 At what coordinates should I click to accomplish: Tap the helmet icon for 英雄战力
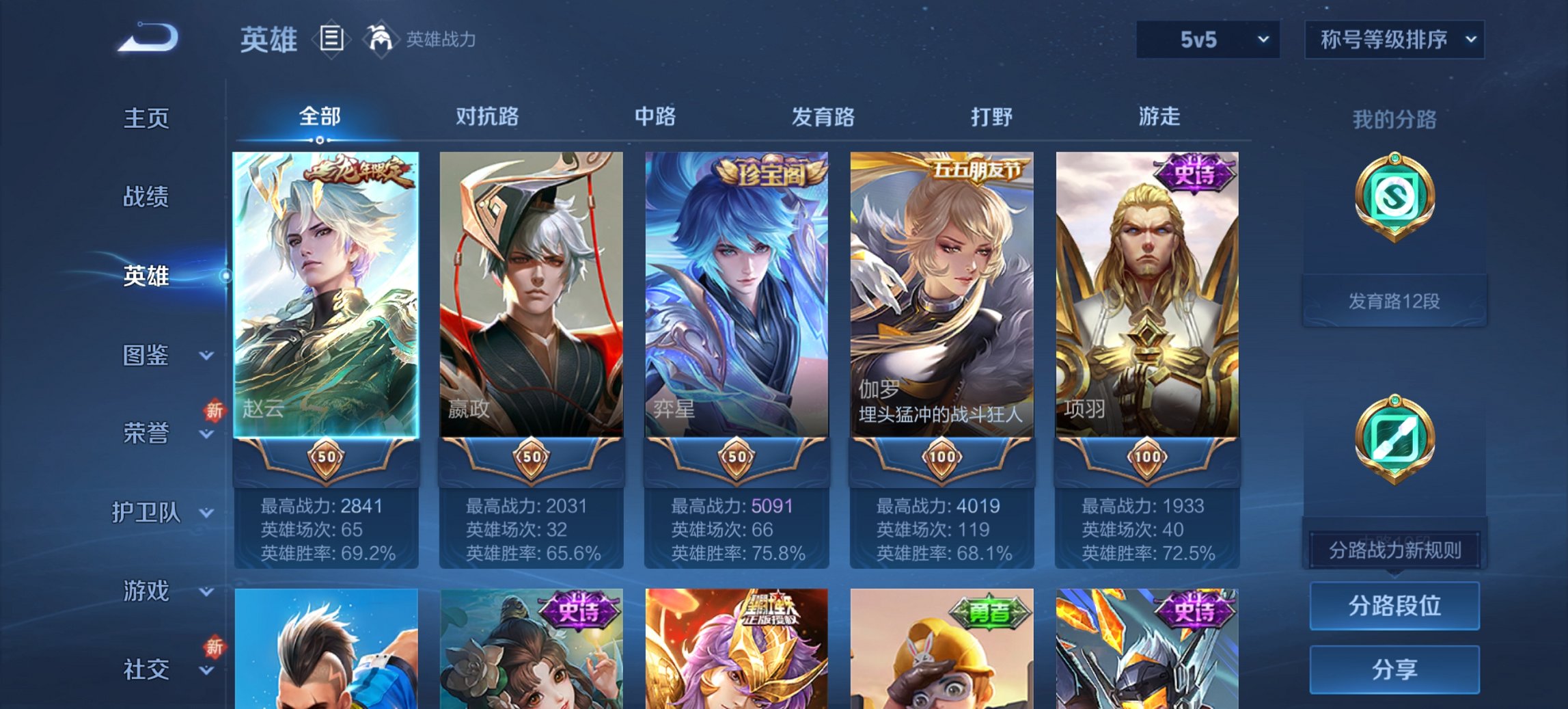click(x=381, y=40)
